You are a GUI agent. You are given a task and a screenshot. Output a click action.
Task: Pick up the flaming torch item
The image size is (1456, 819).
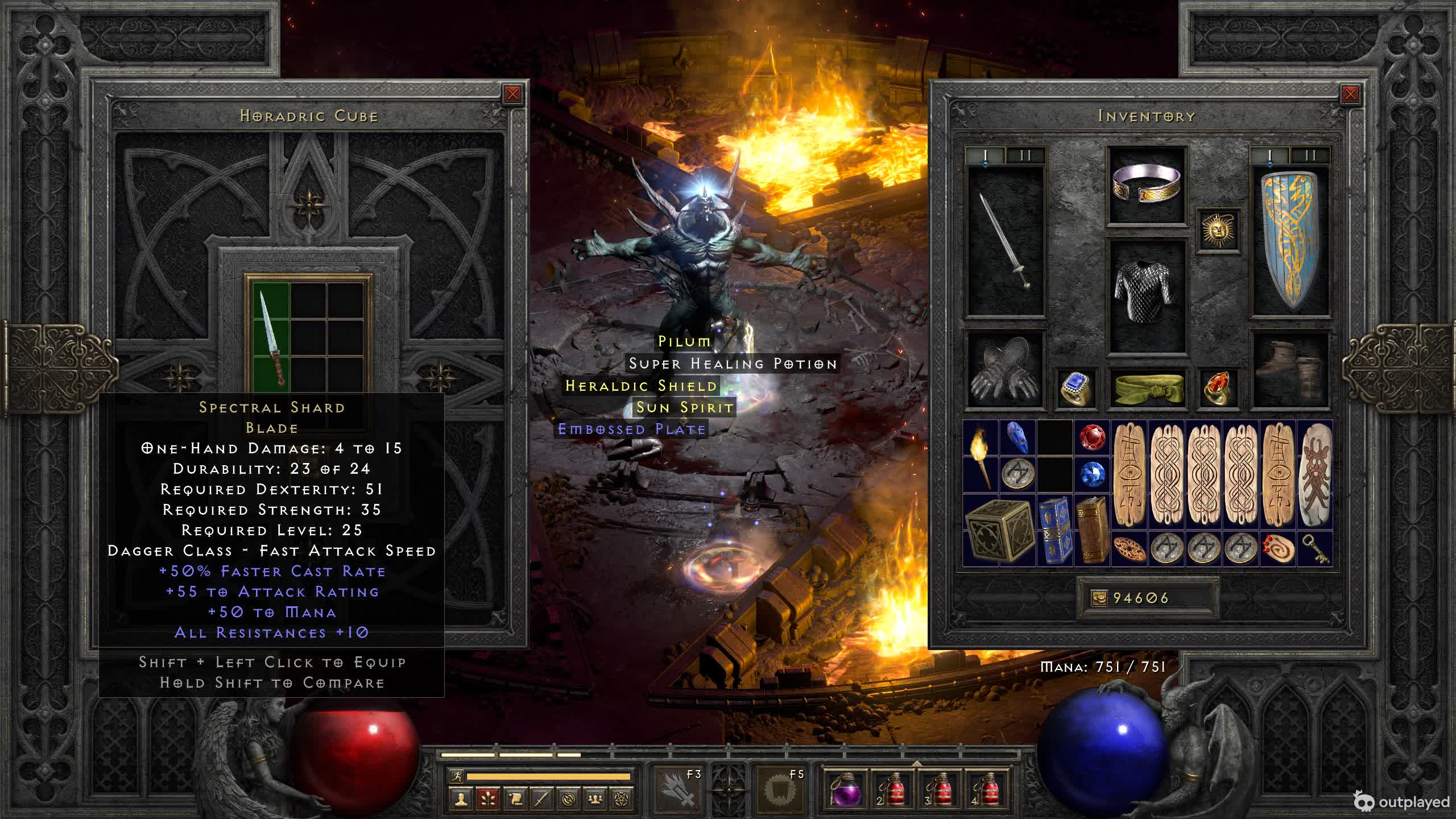981,456
